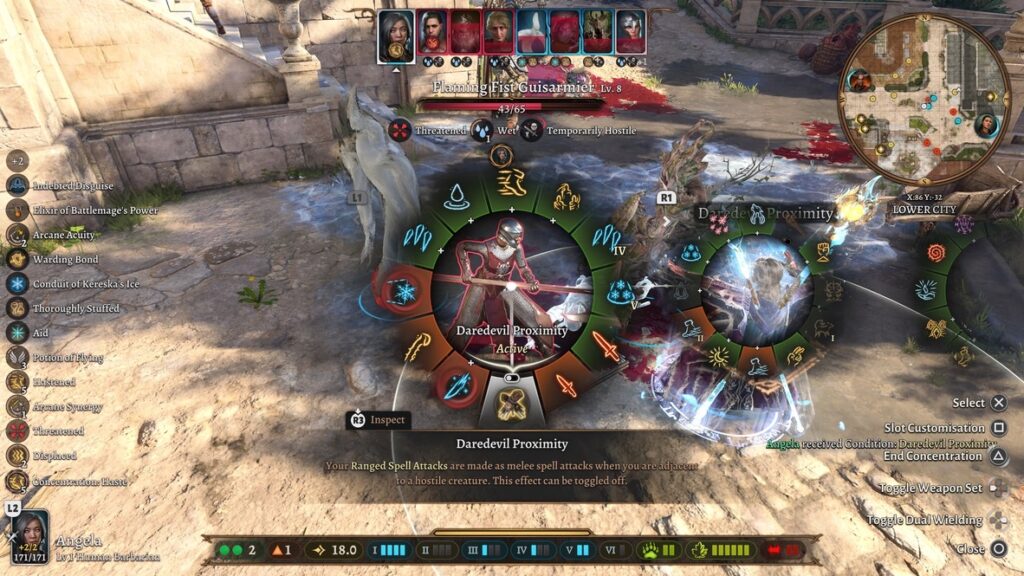The image size is (1024, 576).
Task: Inspect the Potion of Flying condition
Action: click(17, 357)
